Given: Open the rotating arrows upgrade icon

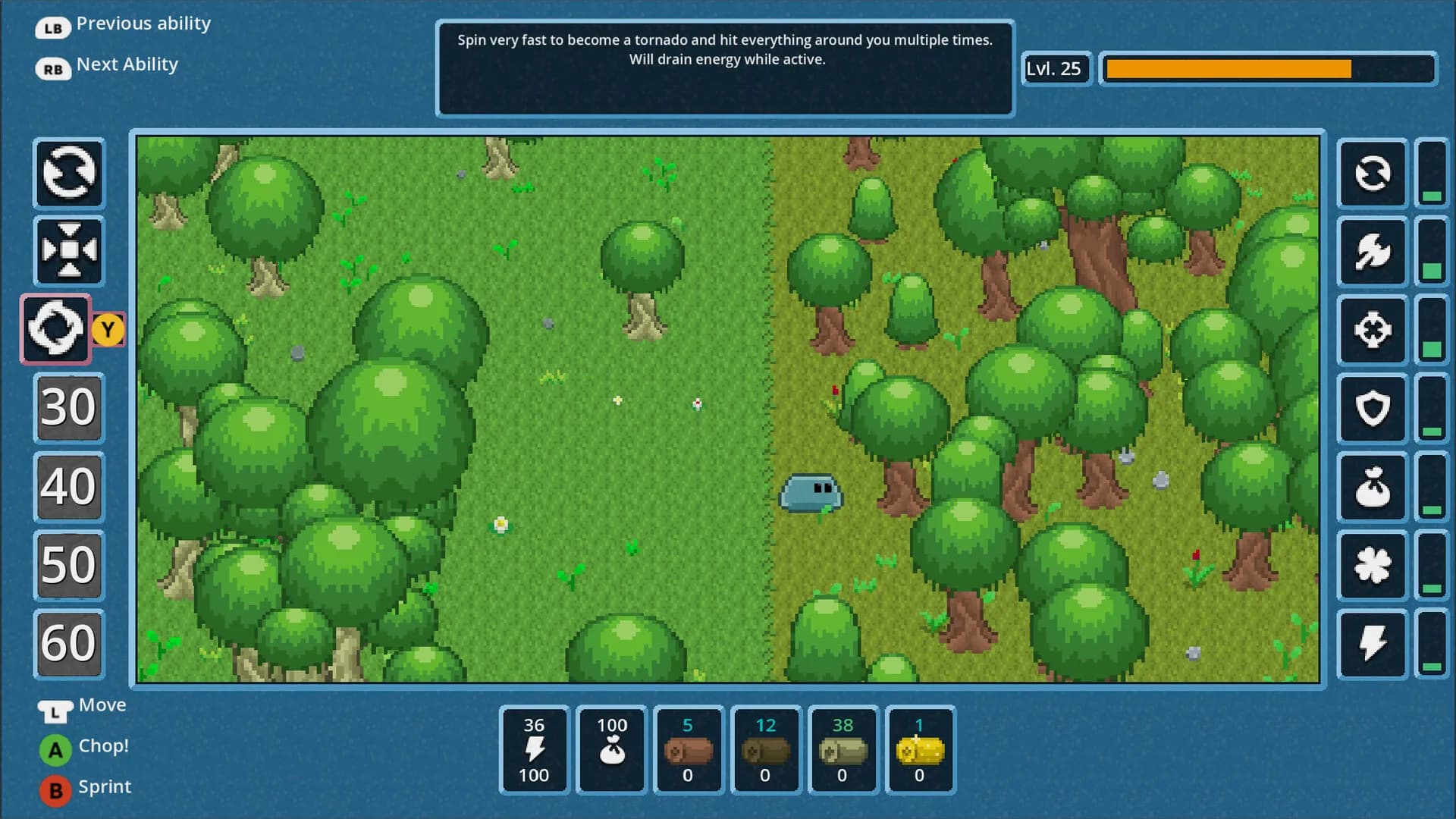Looking at the screenshot, I should [x=1372, y=174].
